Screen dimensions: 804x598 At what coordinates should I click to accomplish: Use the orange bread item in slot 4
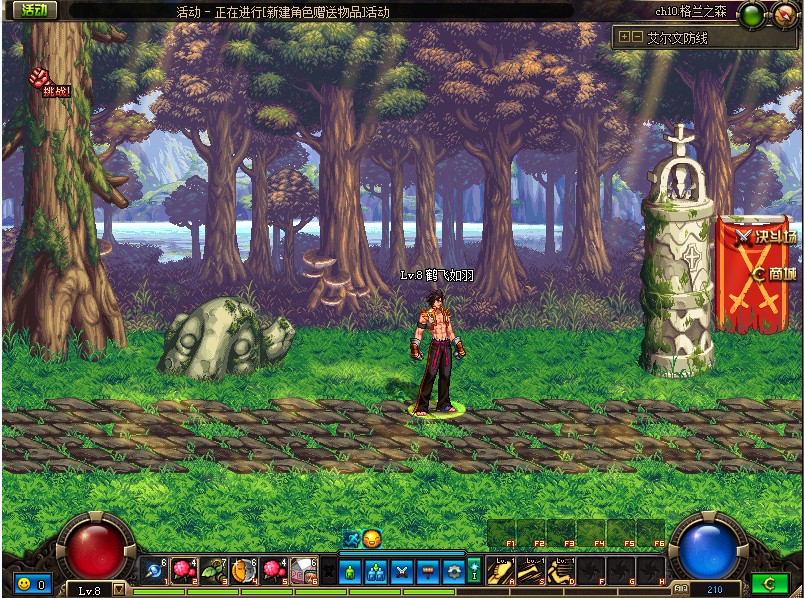pyautogui.click(x=244, y=570)
